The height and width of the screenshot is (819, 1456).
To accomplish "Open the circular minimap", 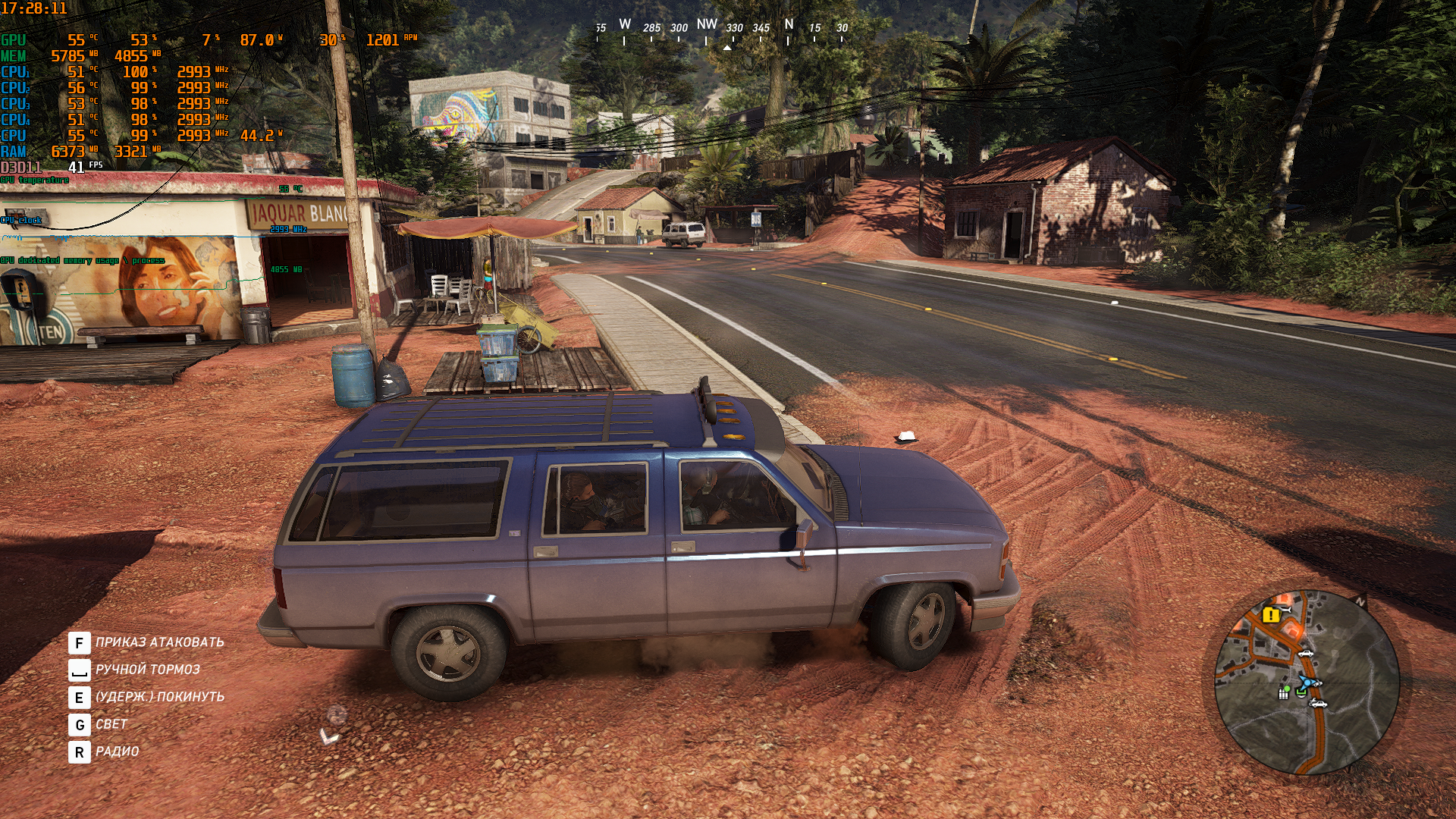I will coord(1307,682).
